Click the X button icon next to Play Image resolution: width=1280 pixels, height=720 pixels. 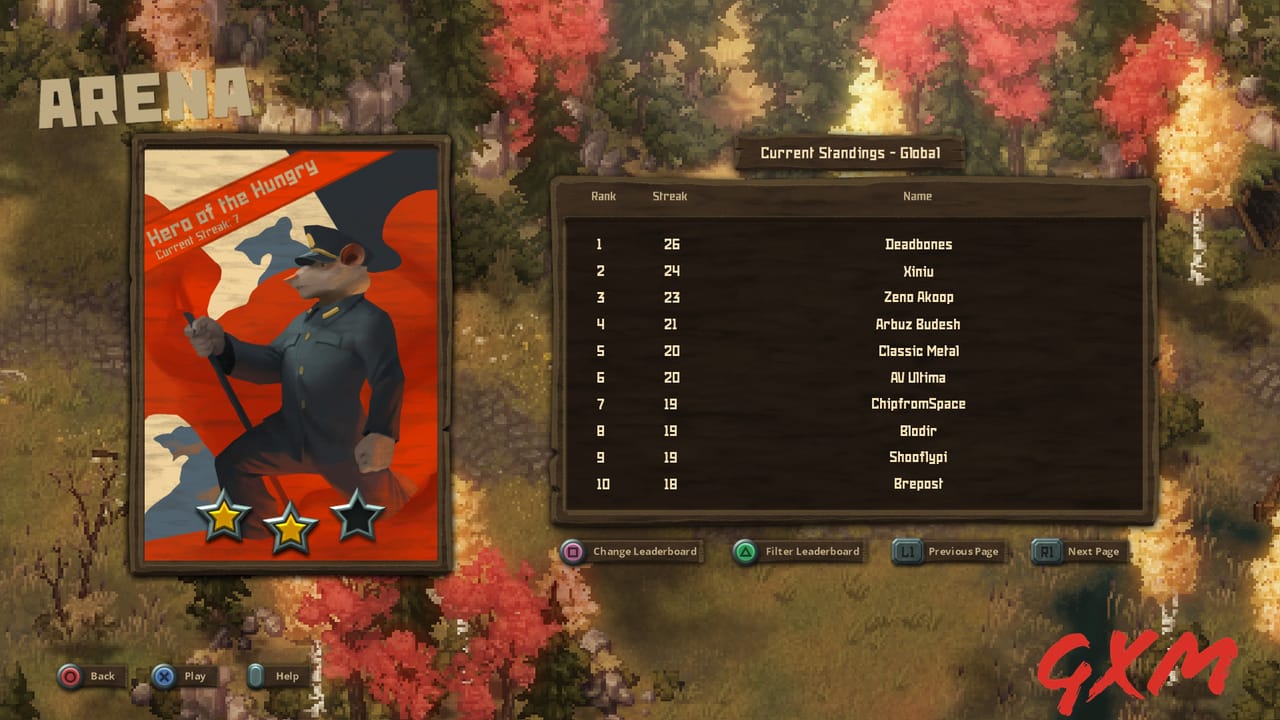pyautogui.click(x=164, y=676)
